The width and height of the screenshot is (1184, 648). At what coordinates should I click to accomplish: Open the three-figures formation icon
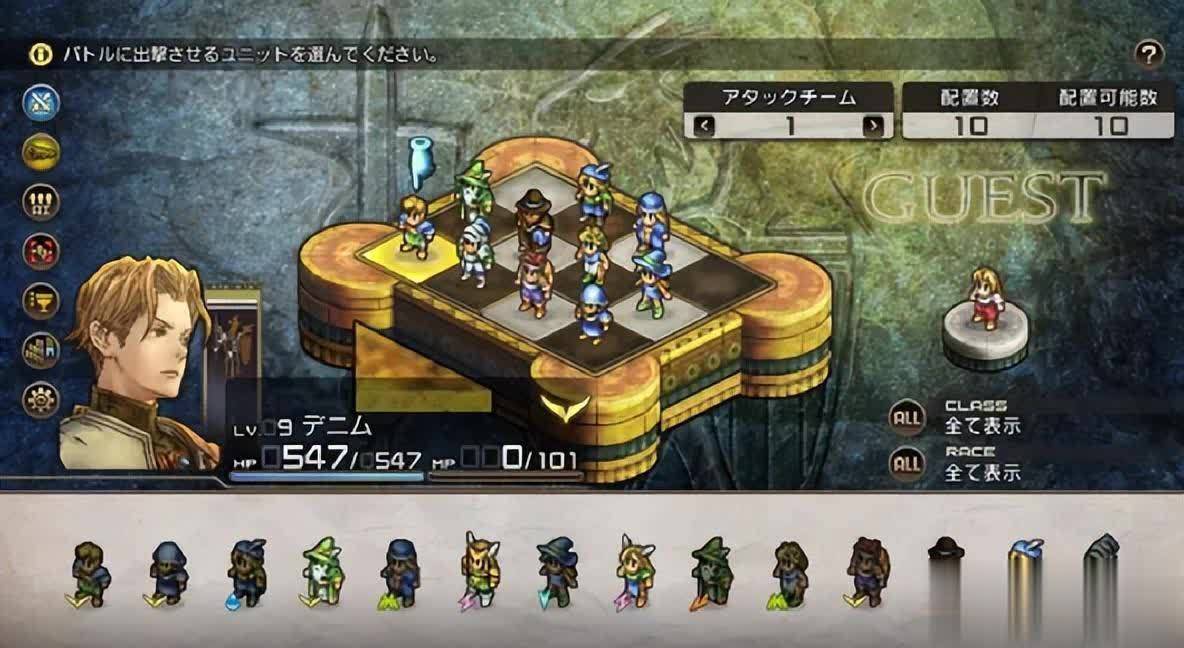pos(42,202)
